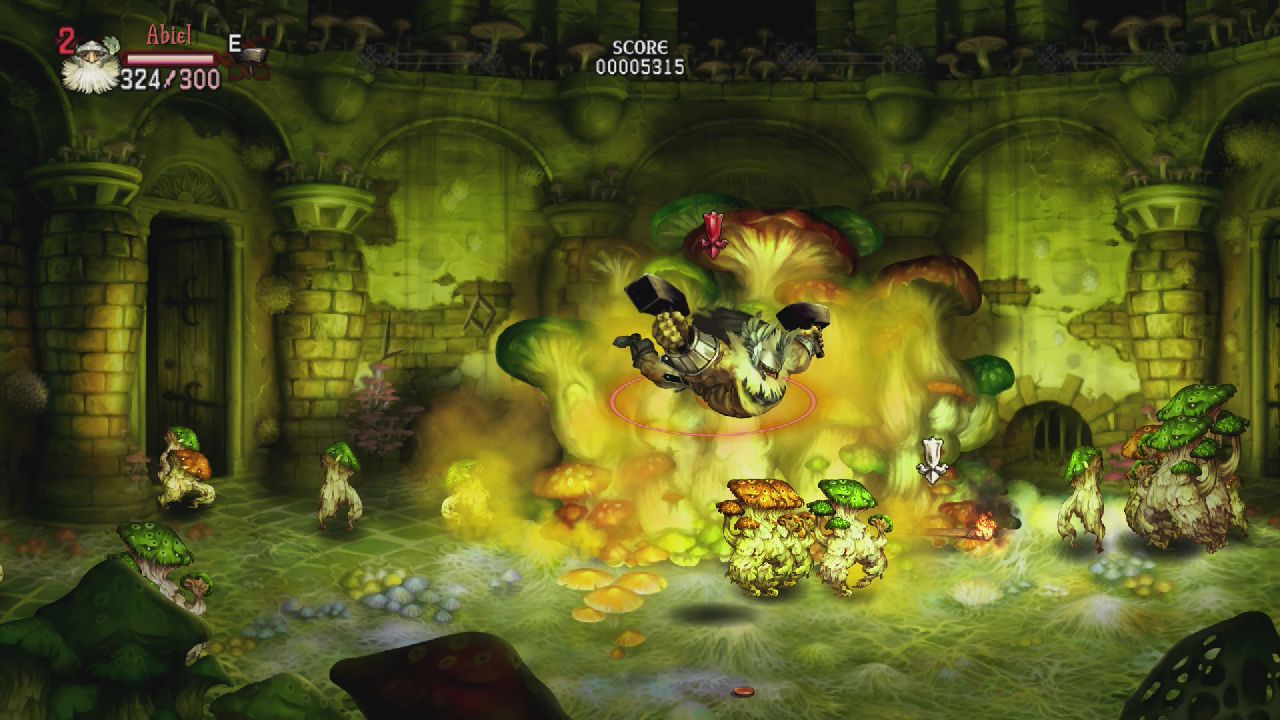
Task: Click the SCORE label
Action: pos(640,46)
